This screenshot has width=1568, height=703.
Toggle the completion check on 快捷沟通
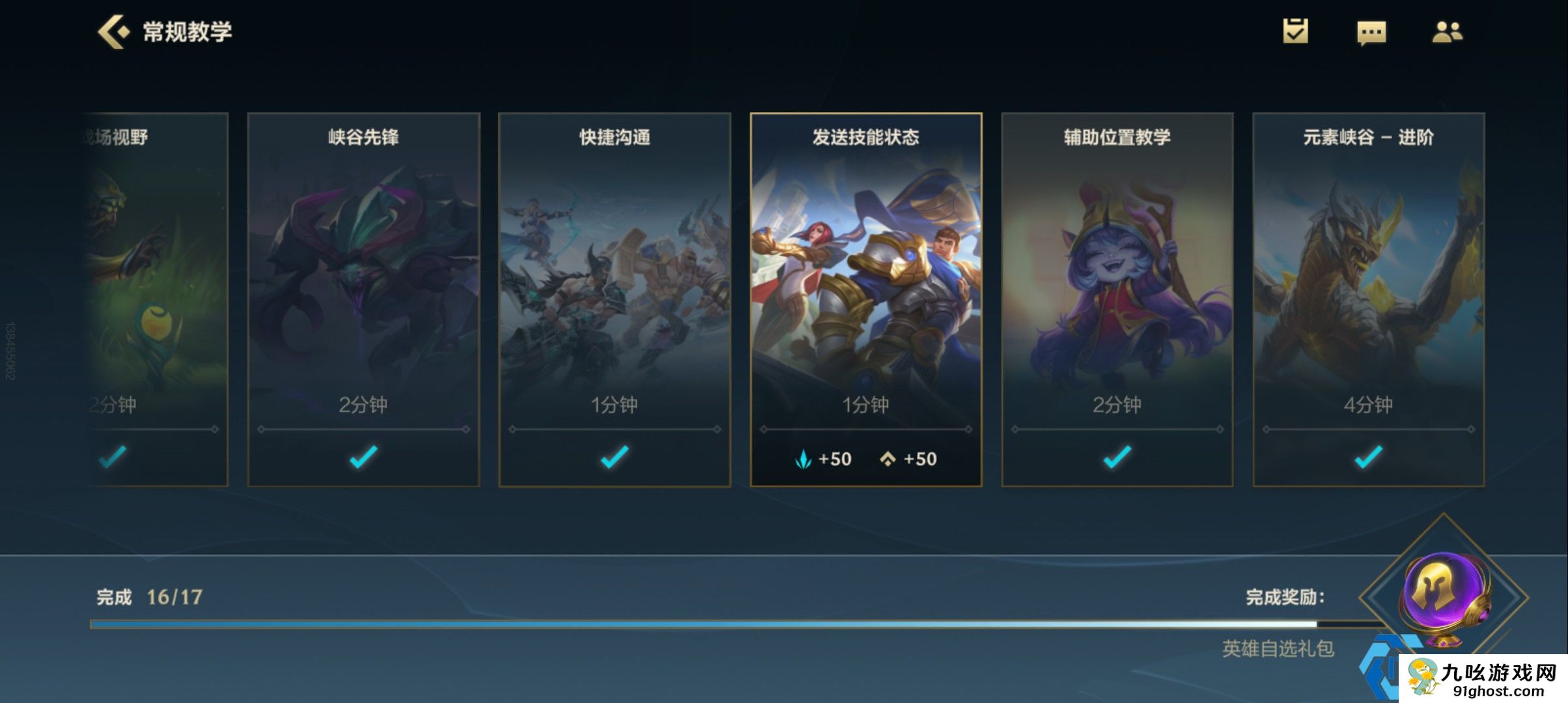613,458
